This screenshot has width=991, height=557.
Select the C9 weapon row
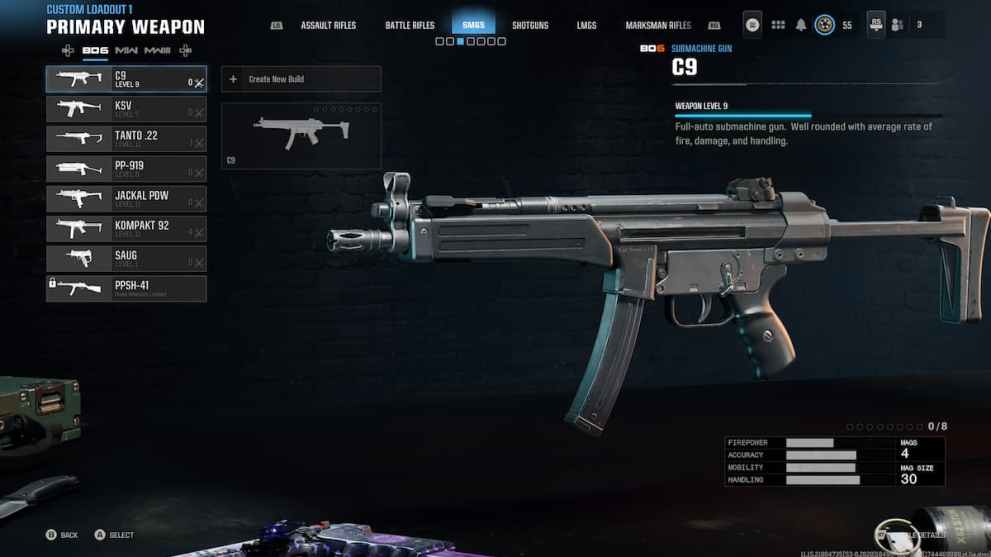(x=125, y=79)
